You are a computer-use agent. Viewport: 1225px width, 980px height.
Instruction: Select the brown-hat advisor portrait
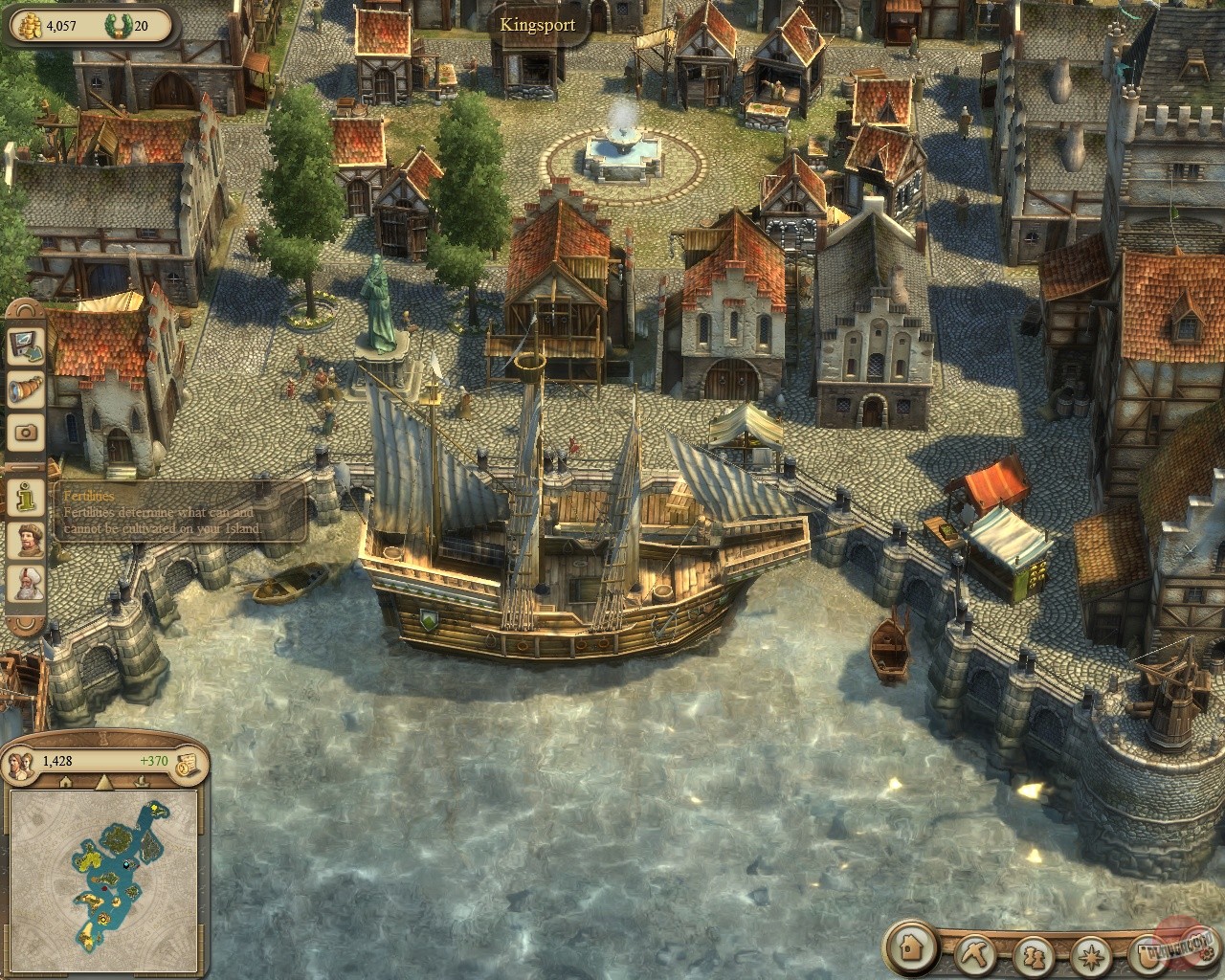tap(27, 539)
